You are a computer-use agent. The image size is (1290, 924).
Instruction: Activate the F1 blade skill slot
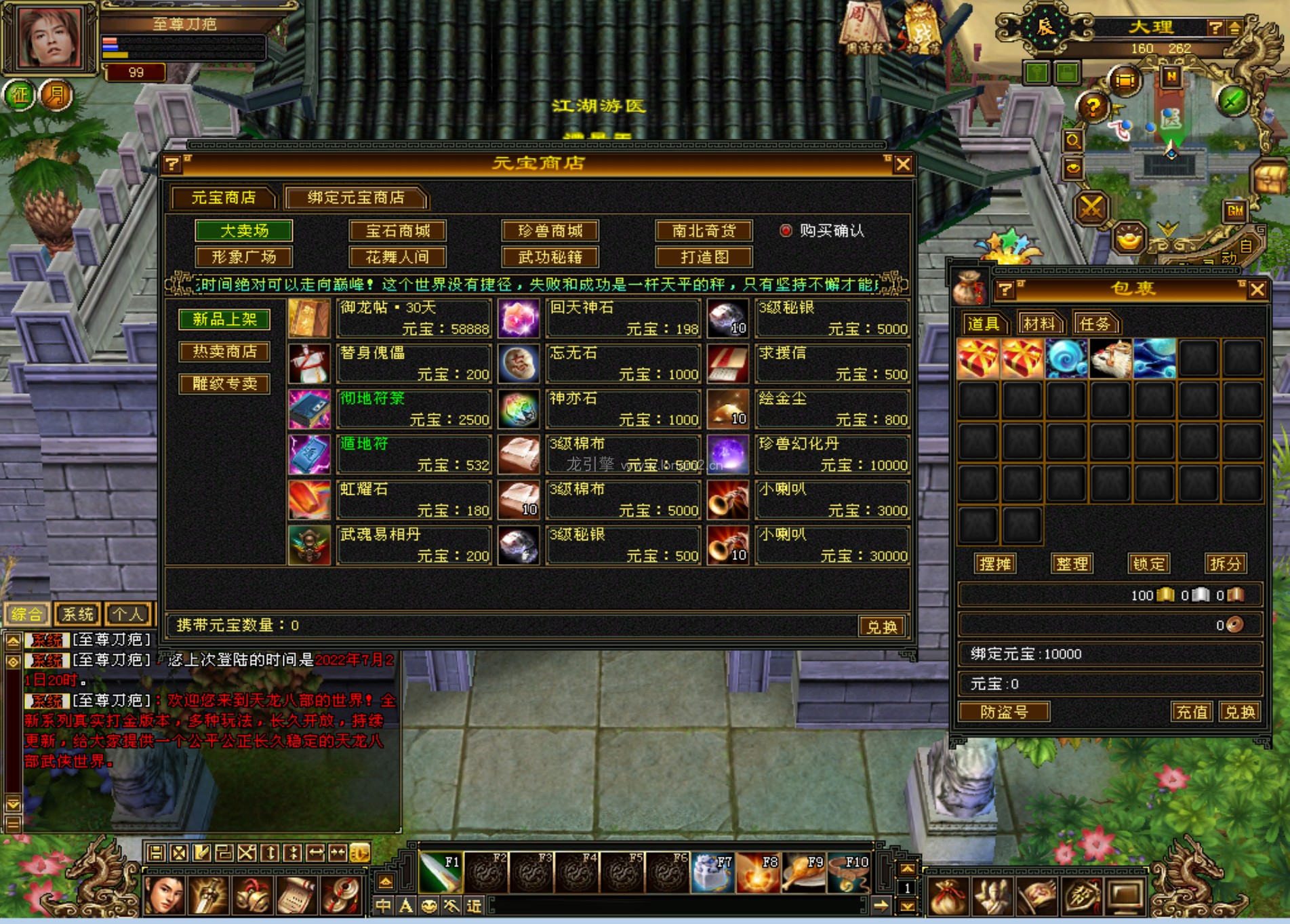point(441,872)
